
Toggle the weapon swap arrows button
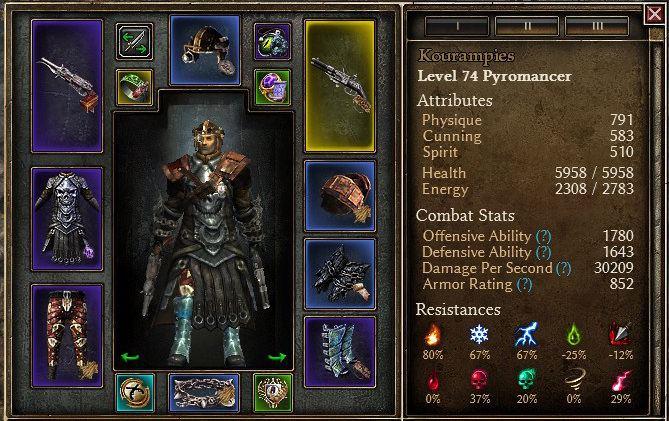134,42
